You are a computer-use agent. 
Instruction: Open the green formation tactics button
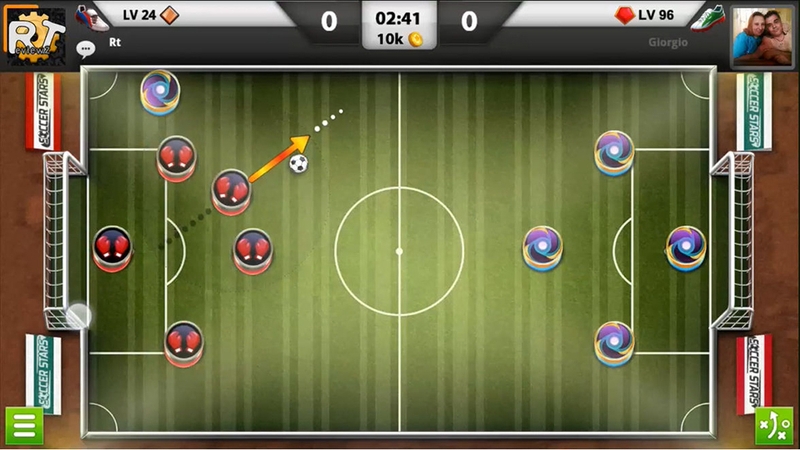[x=772, y=426]
